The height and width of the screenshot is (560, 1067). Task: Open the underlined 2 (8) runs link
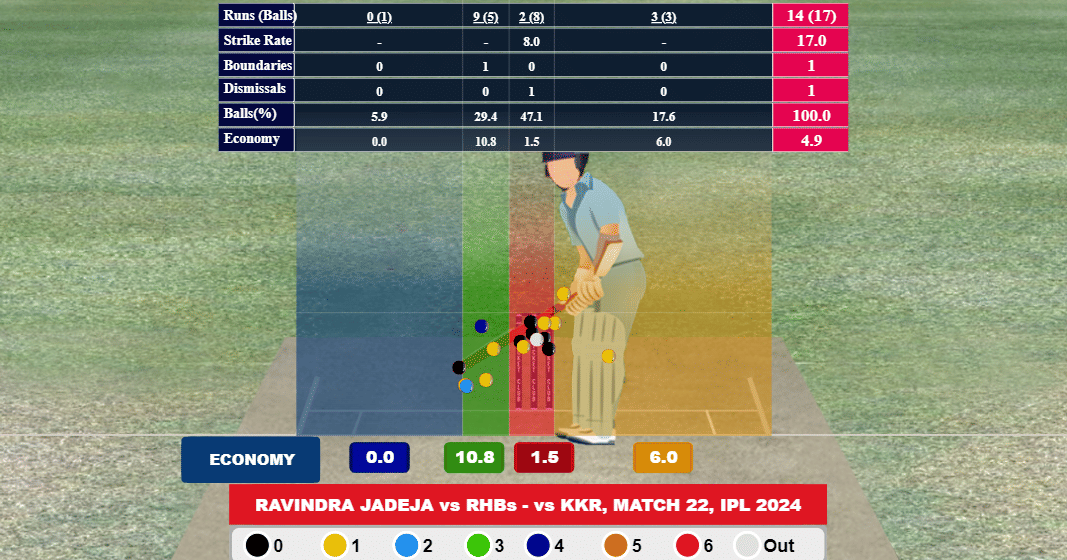[x=531, y=16]
